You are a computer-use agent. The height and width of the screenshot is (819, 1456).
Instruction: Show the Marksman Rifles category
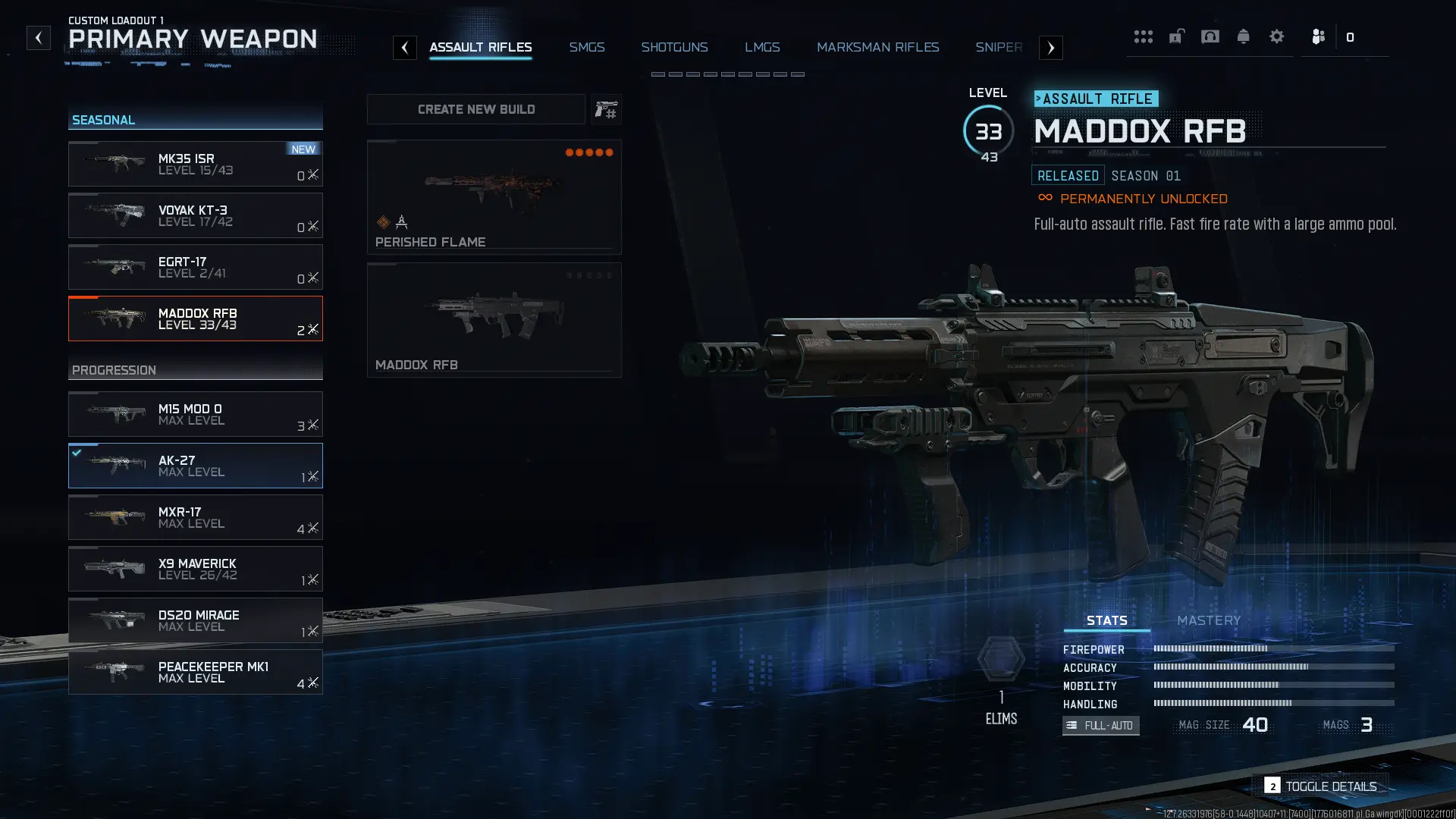point(877,47)
